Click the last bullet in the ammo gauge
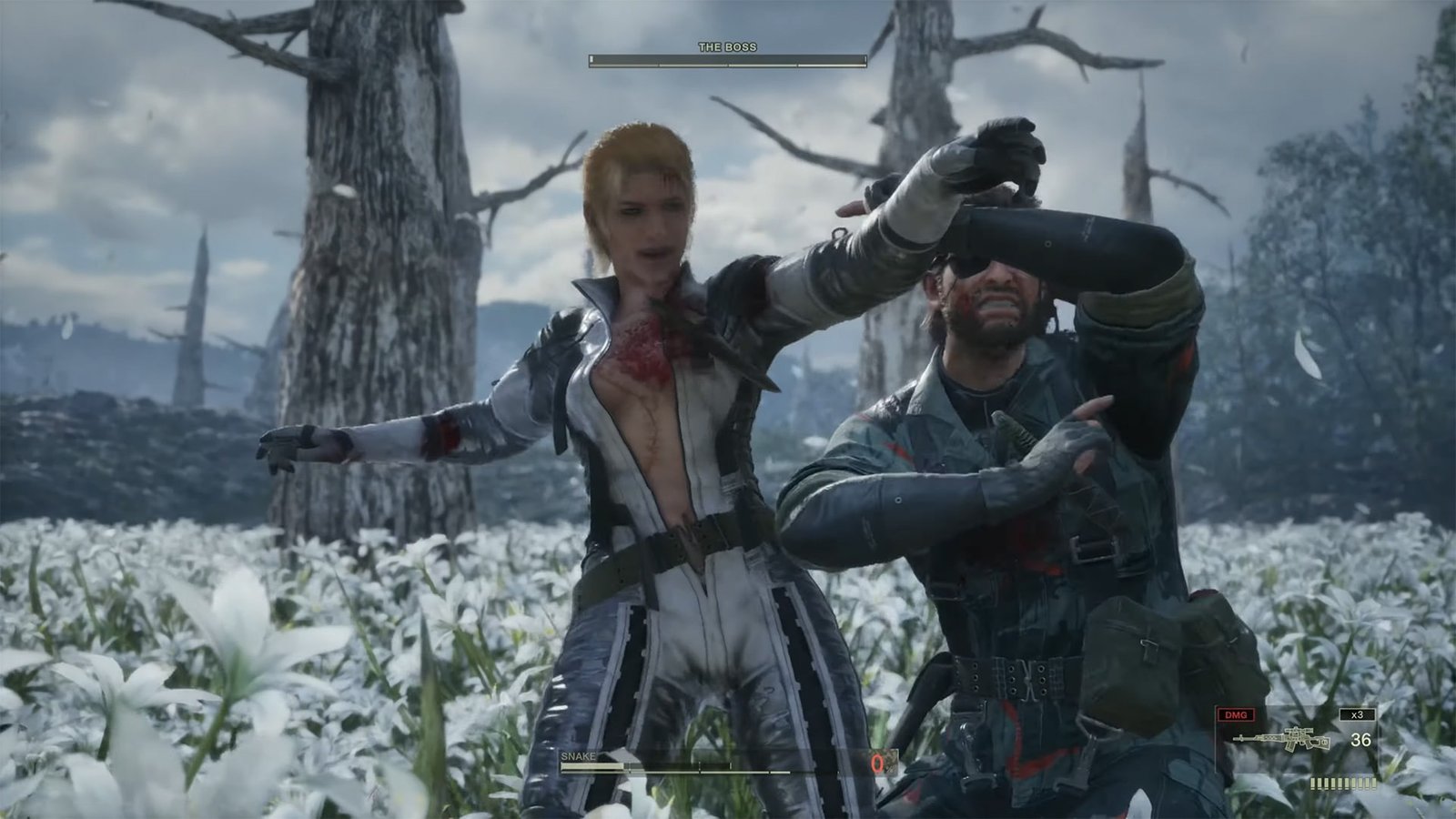 tap(1374, 784)
